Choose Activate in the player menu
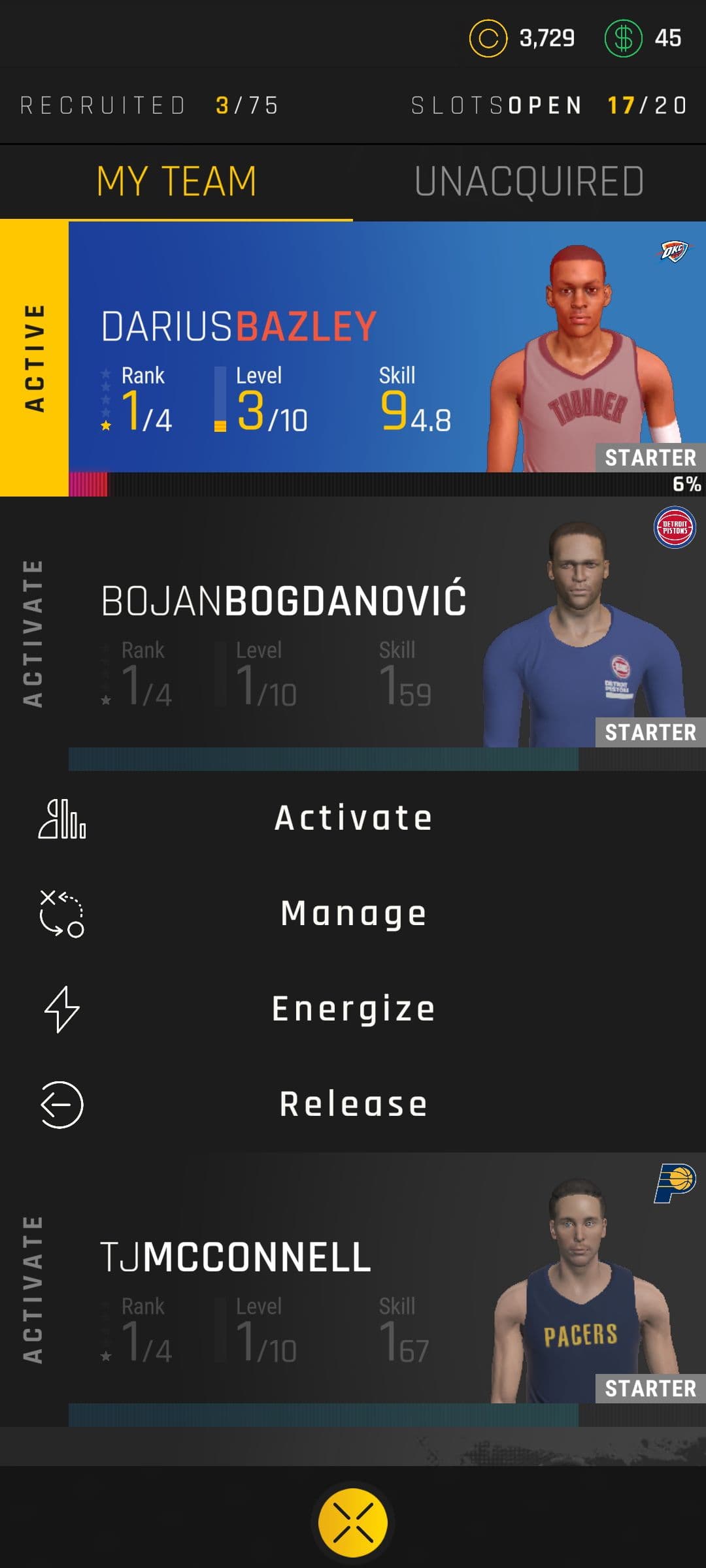The height and width of the screenshot is (1568, 706). click(353, 818)
